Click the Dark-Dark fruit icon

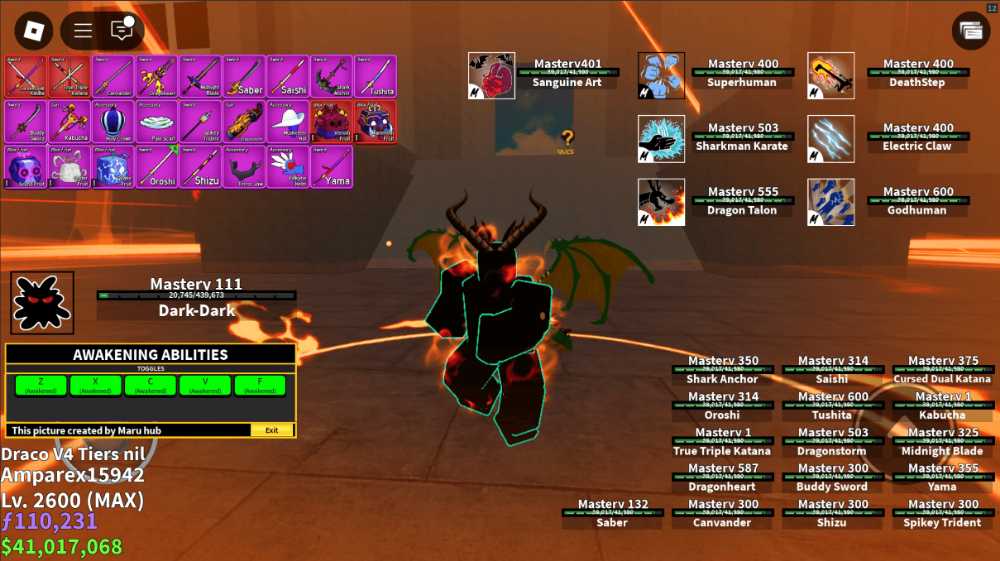[42, 302]
